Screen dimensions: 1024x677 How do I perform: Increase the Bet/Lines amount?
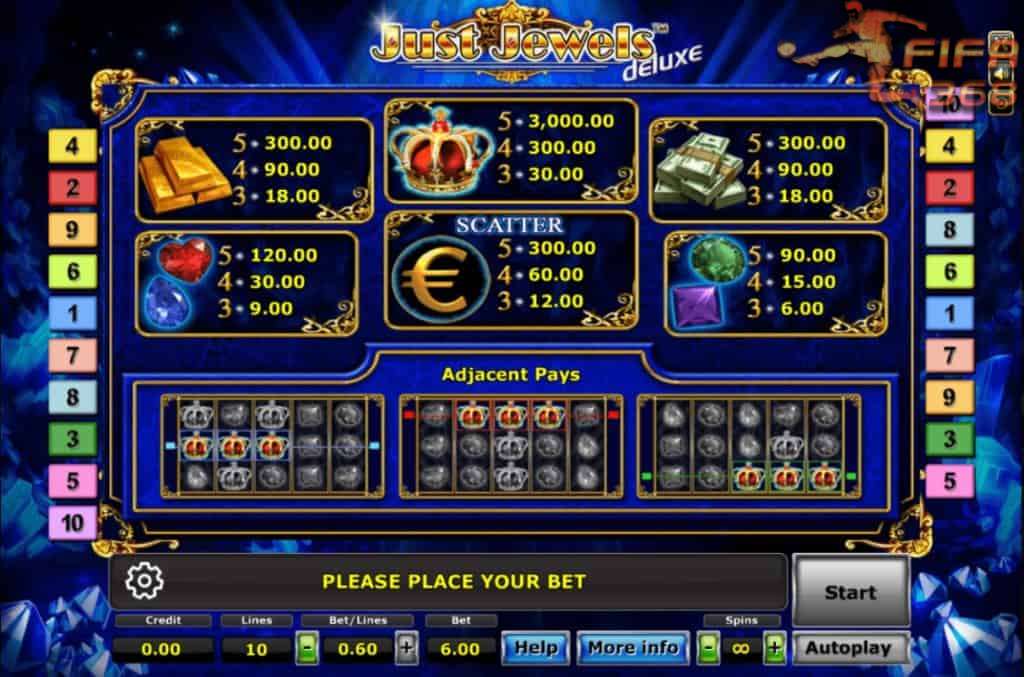[x=406, y=648]
